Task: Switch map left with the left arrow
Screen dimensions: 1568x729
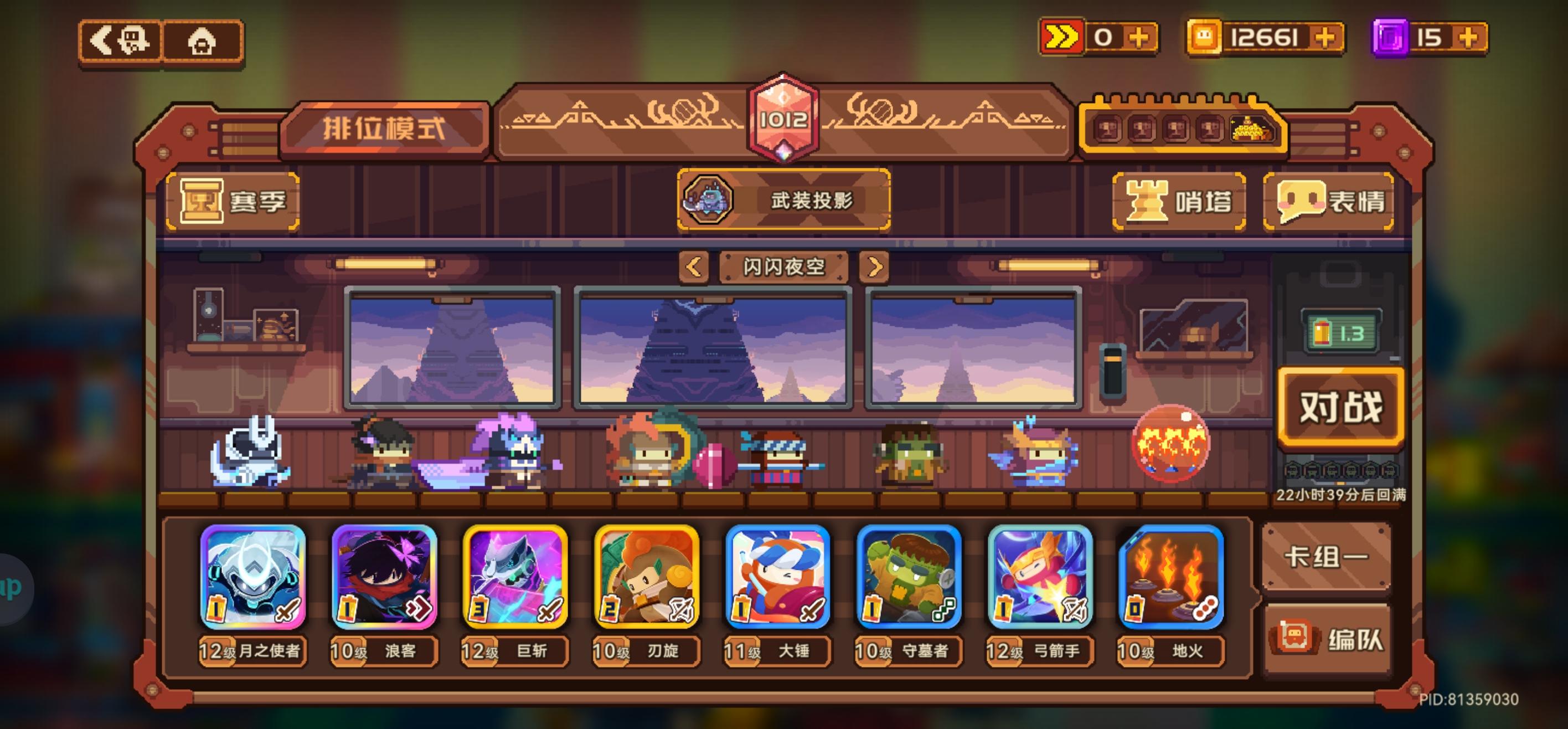Action: pos(694,267)
